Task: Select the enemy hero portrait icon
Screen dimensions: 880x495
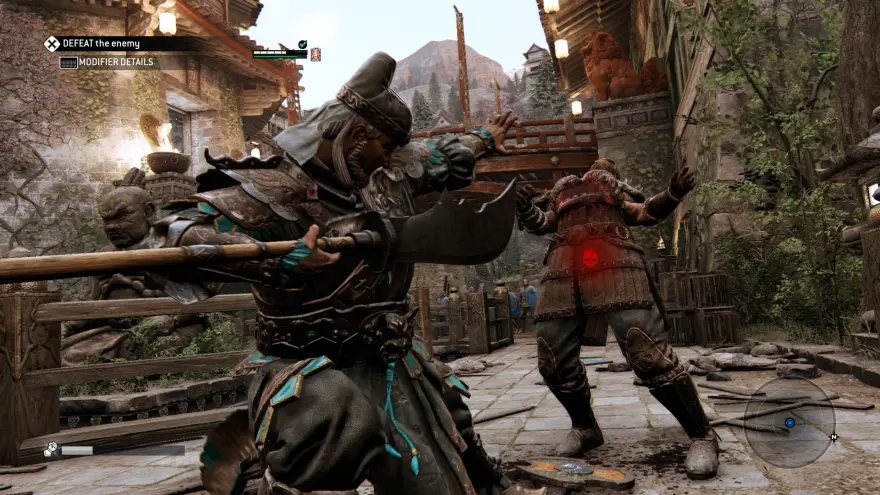Action: click(x=316, y=54)
